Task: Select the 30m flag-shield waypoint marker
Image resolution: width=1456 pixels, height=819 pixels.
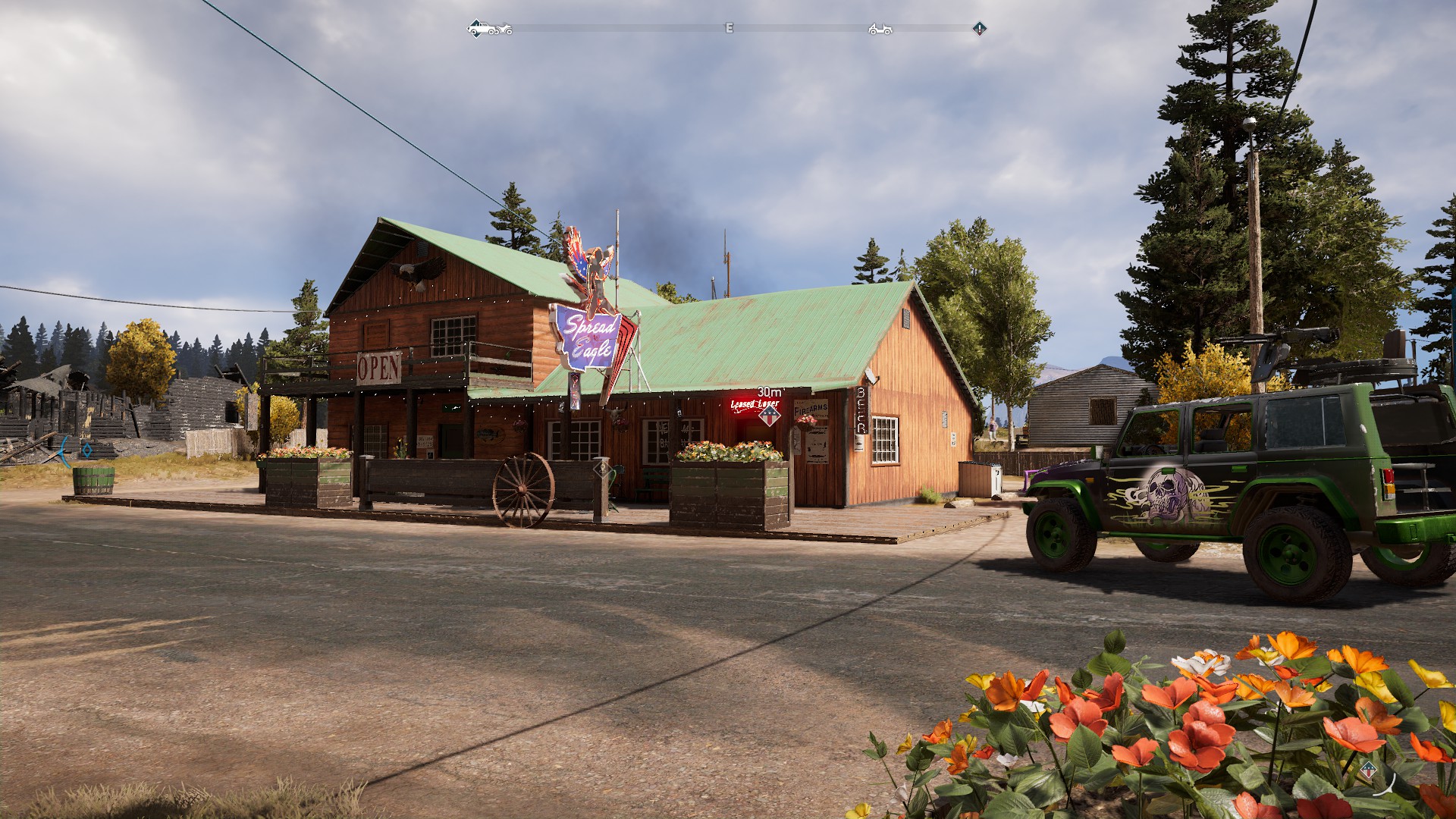Action: [x=770, y=415]
